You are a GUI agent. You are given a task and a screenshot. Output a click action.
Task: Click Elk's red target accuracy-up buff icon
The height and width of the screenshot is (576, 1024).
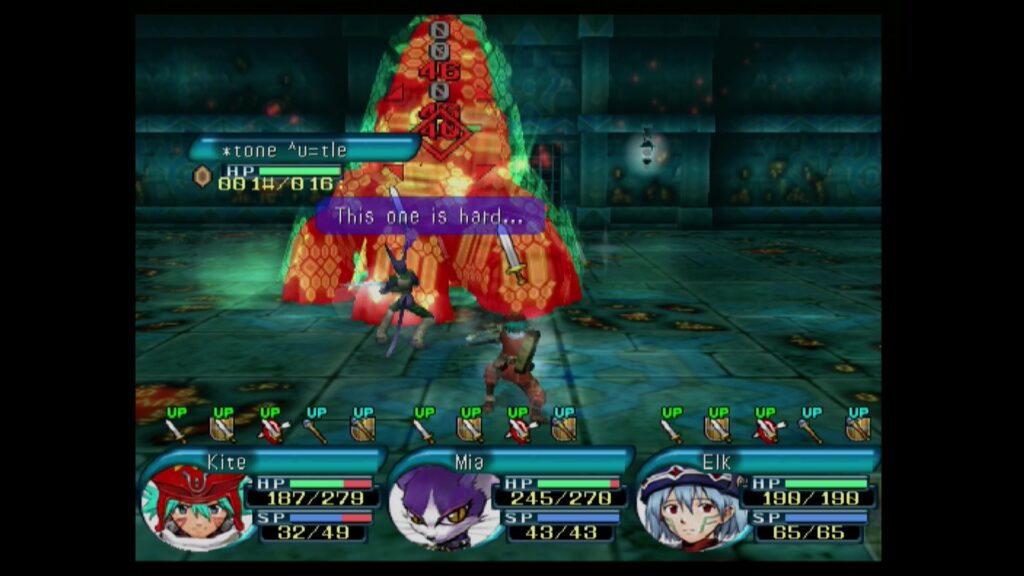765,428
